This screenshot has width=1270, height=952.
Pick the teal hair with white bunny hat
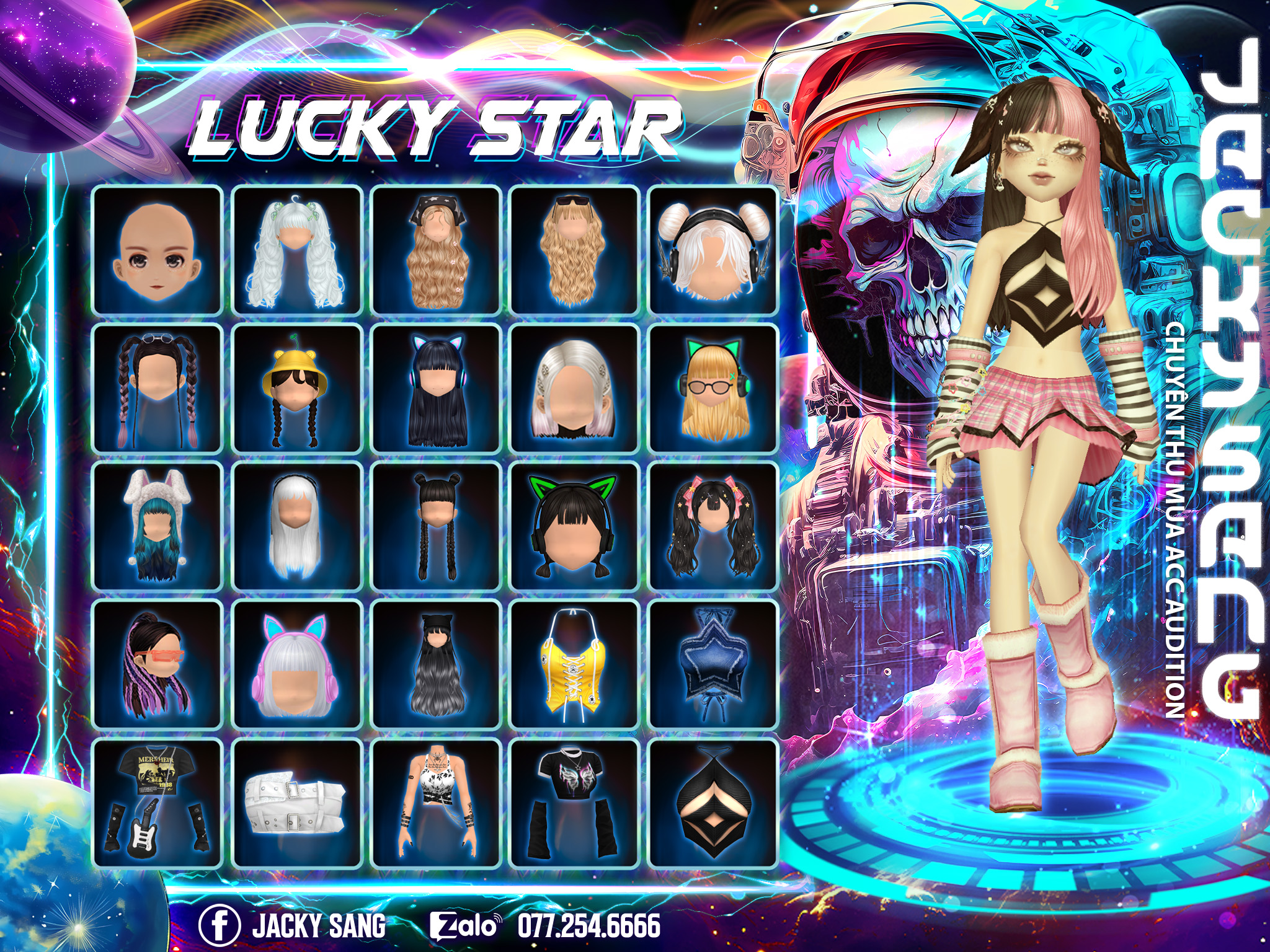click(158, 526)
